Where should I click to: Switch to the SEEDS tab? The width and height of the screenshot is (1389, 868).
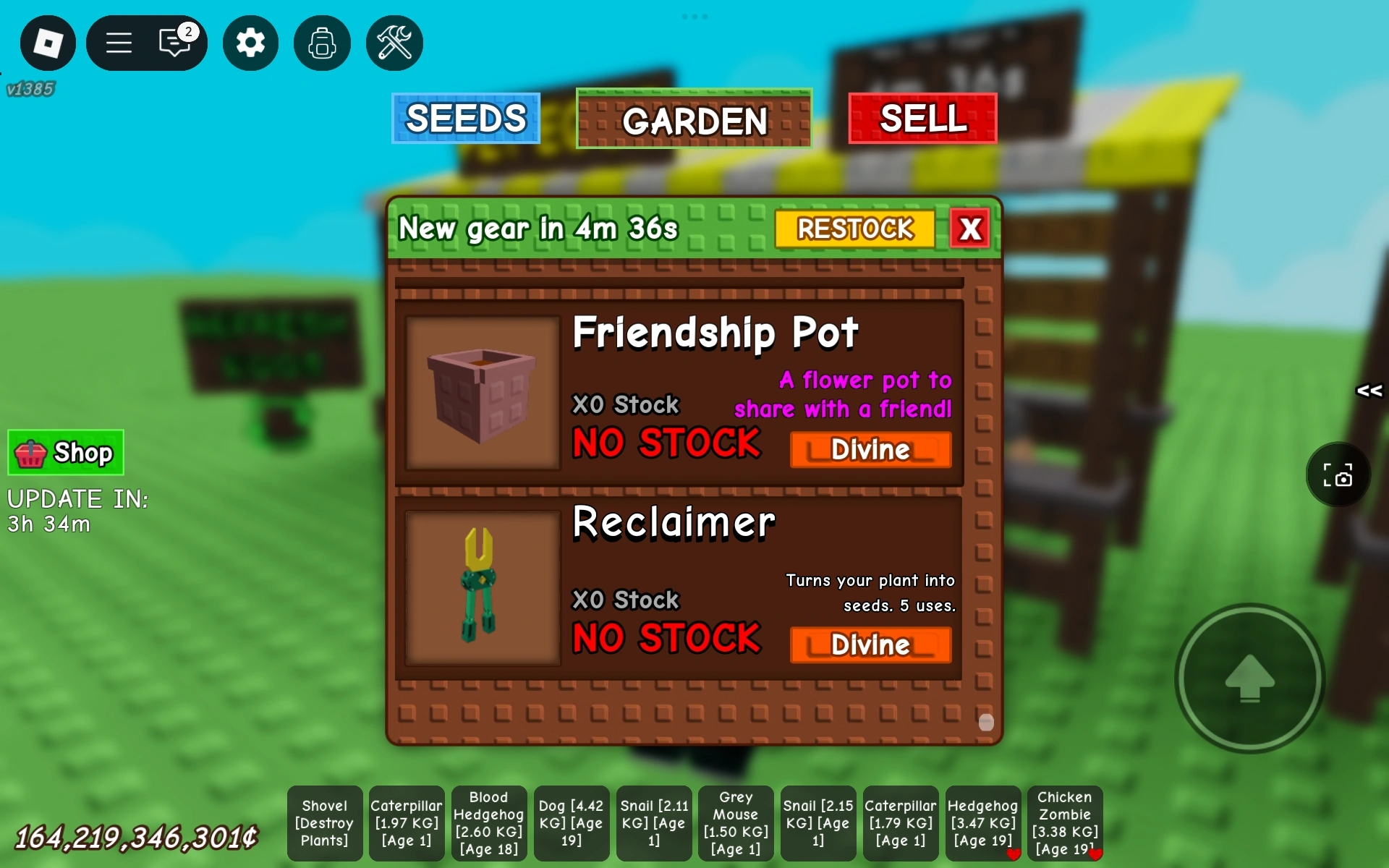(466, 119)
